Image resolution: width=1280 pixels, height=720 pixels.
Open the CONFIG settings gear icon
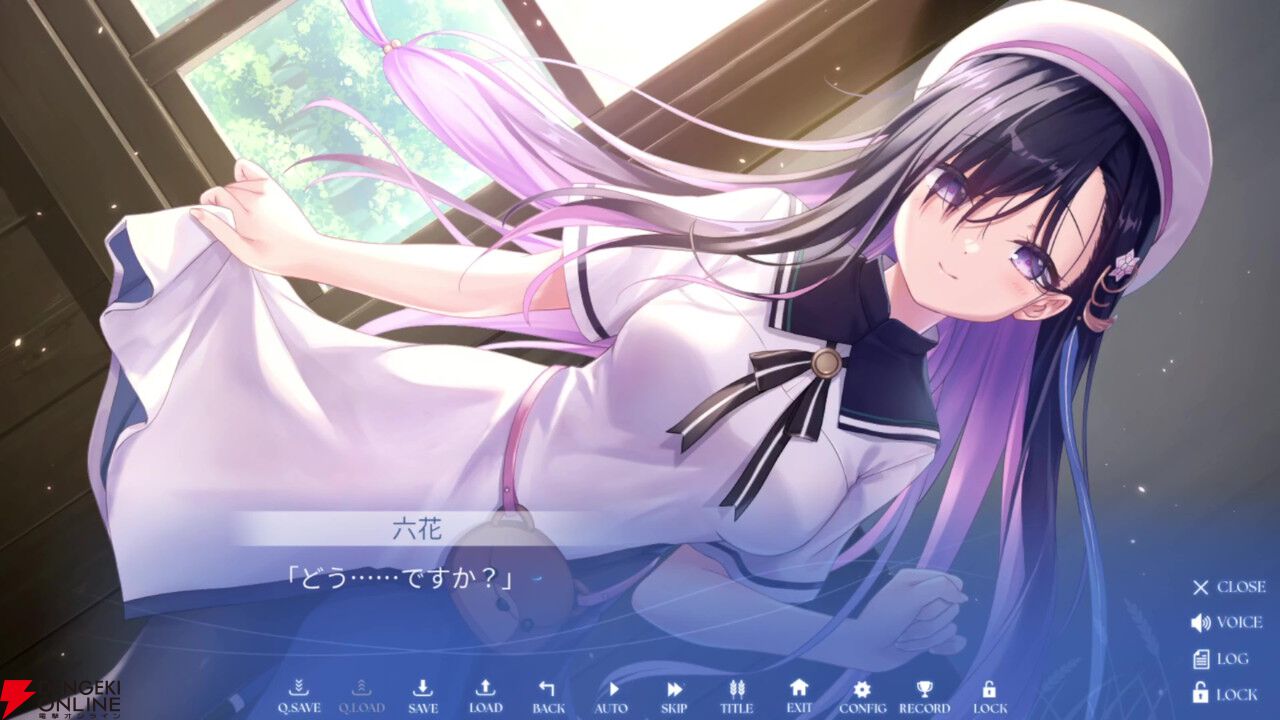(x=862, y=690)
